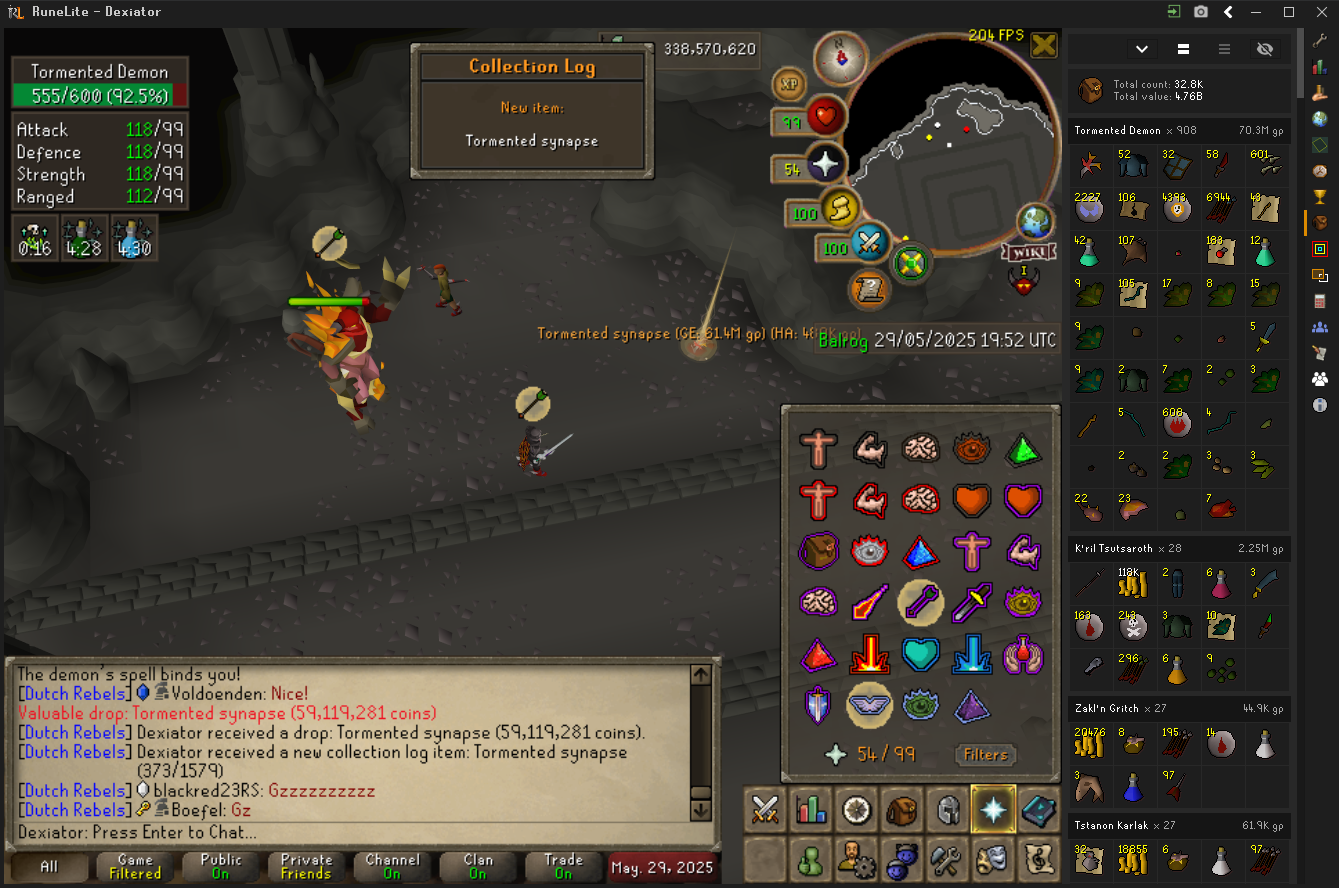This screenshot has width=1339, height=888.
Task: Click the Wiki lookup button
Action: click(1025, 250)
